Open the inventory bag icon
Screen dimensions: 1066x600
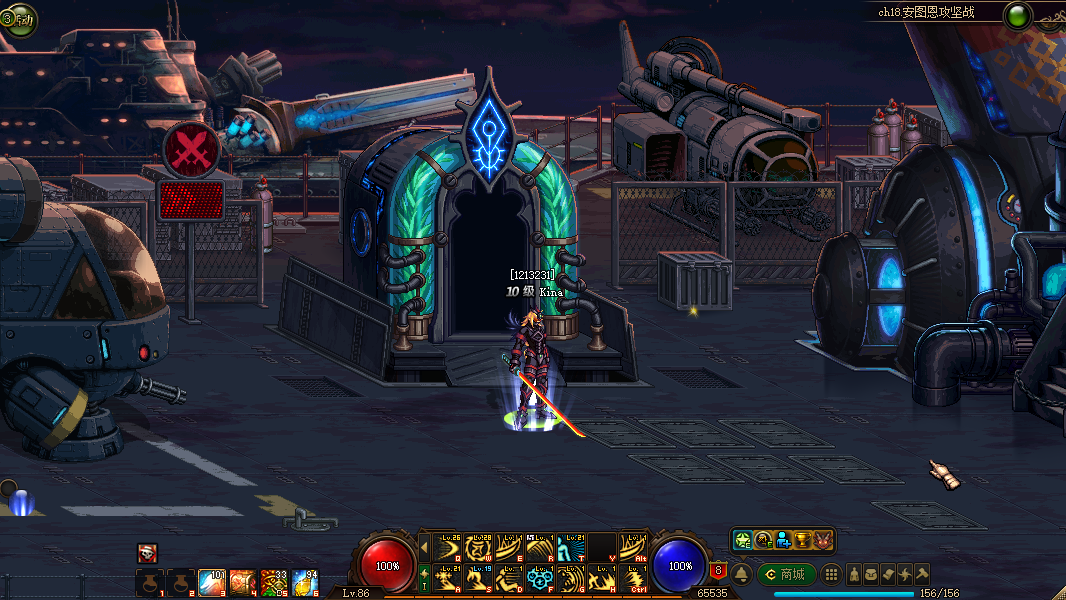point(871,574)
